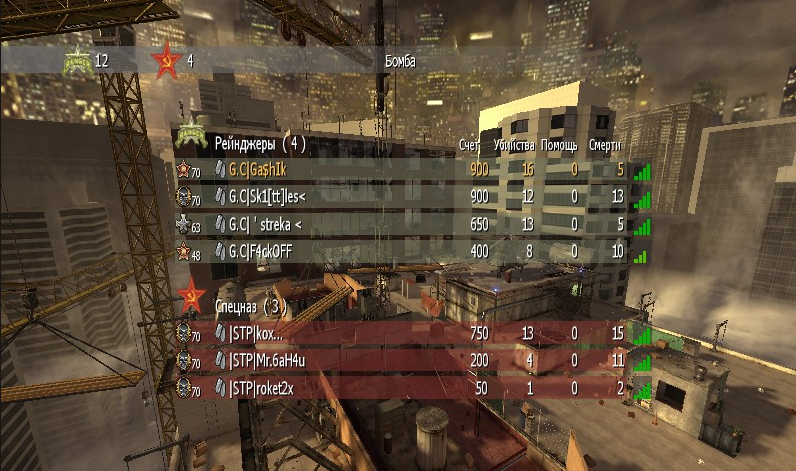Pick the |STP|kox... player row
Image resolution: width=796 pixels, height=471 pixels.
click(400, 333)
